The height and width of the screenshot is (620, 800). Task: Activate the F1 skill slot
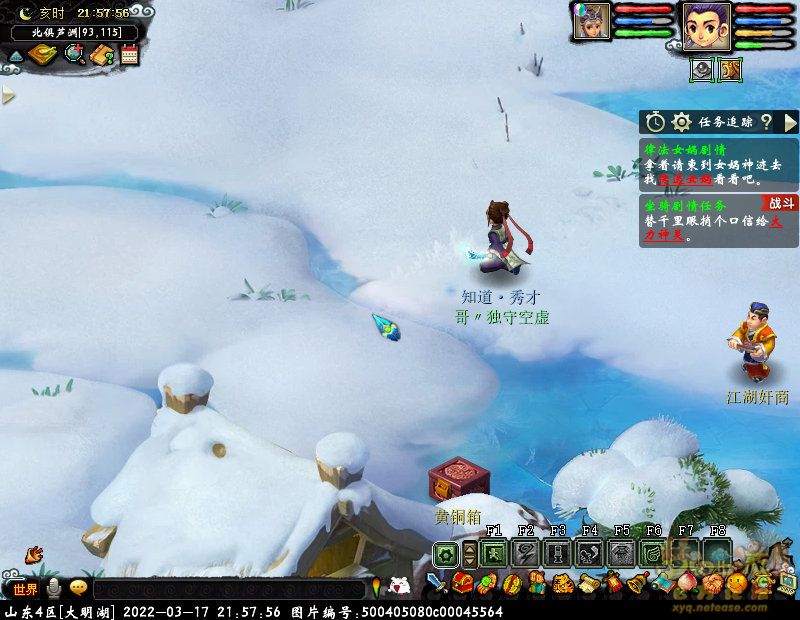coord(493,553)
